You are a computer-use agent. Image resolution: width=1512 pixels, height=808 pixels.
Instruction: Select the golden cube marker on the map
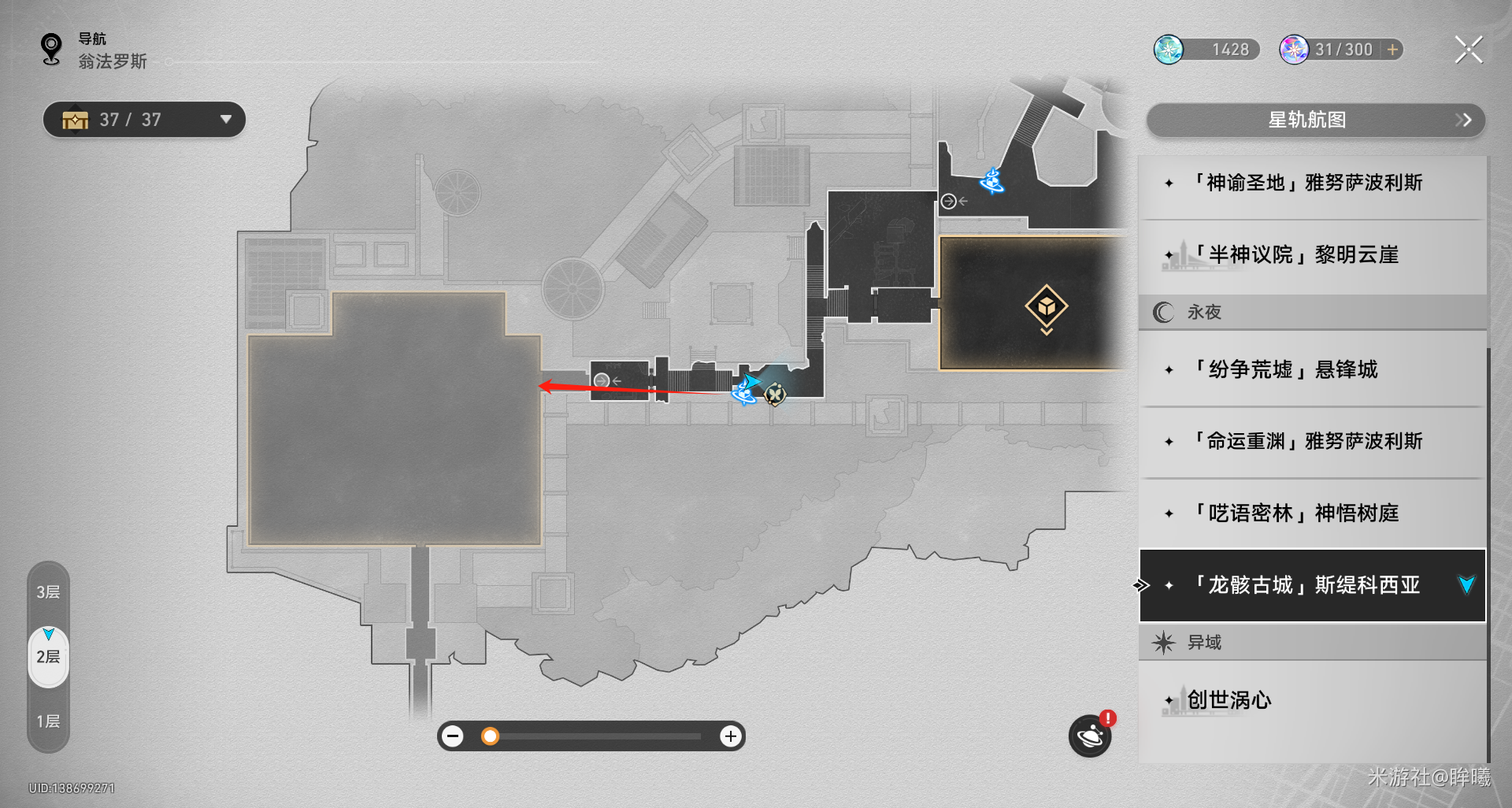coord(1046,306)
